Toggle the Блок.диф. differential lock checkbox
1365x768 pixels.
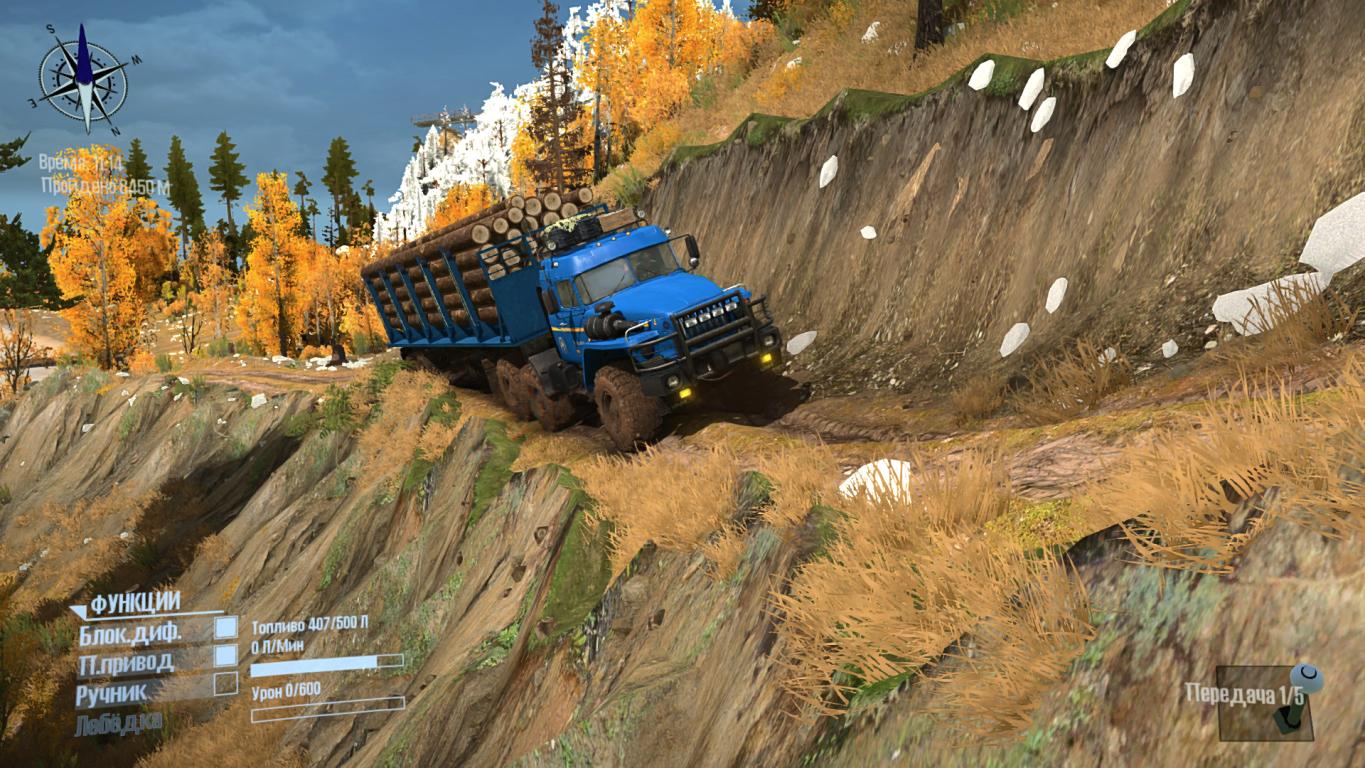coord(227,627)
